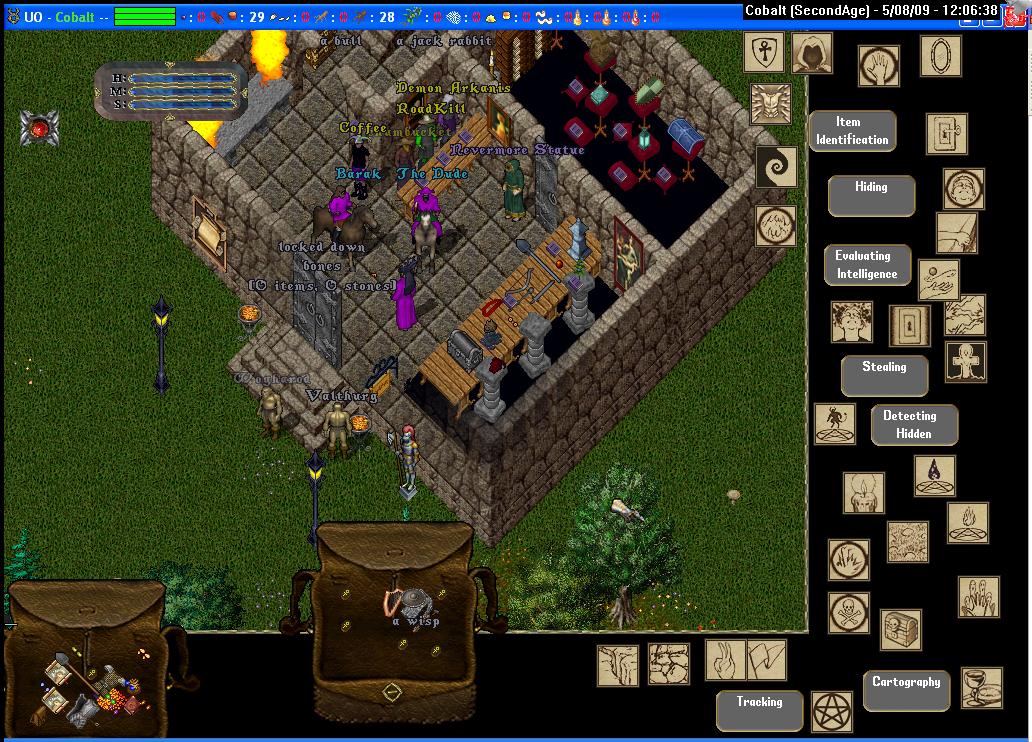Viewport: 1032px width, 742px height.
Task: Activate the Detecting Hidden skill
Action: (914, 425)
